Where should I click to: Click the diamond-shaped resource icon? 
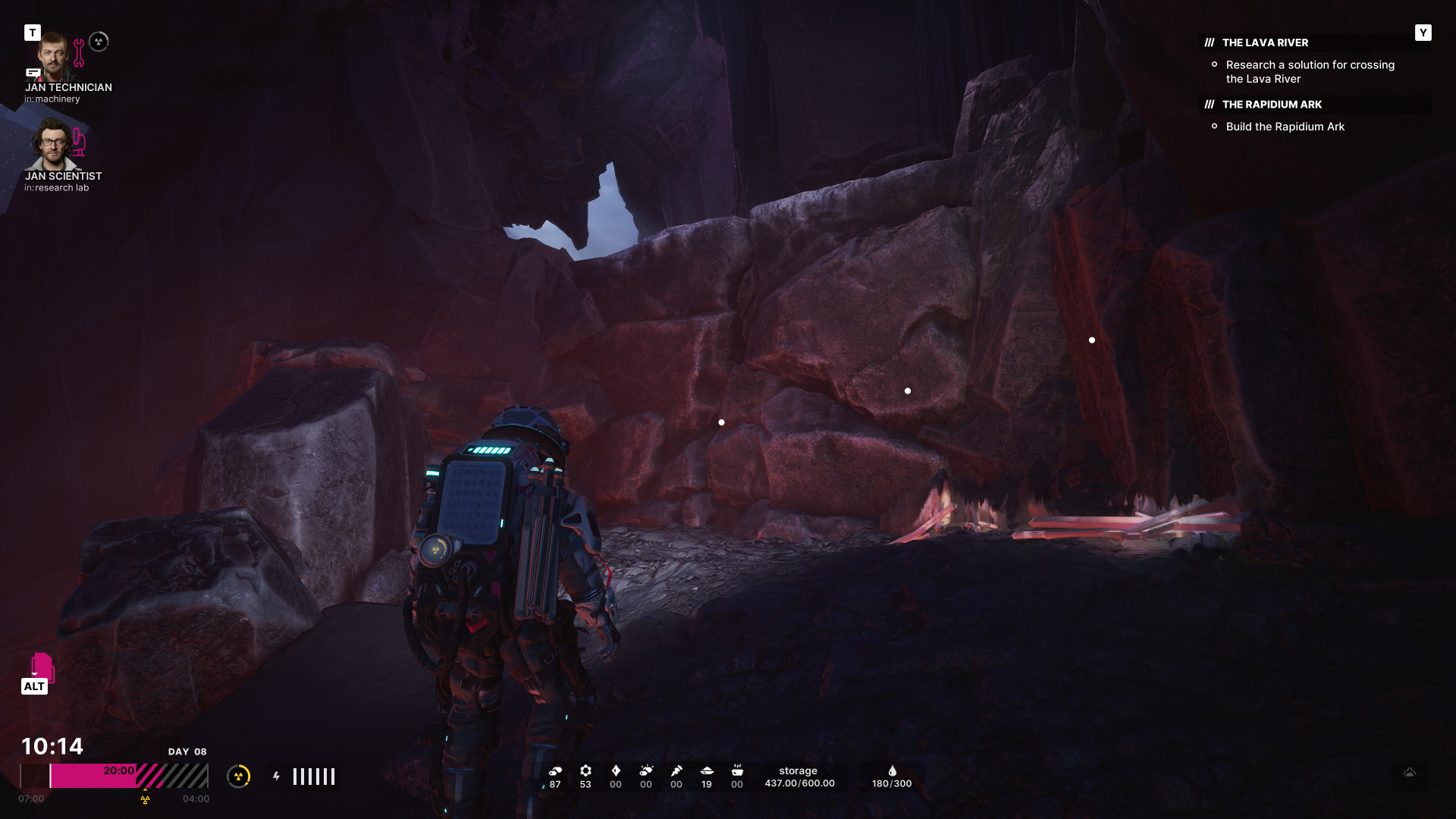click(x=616, y=770)
